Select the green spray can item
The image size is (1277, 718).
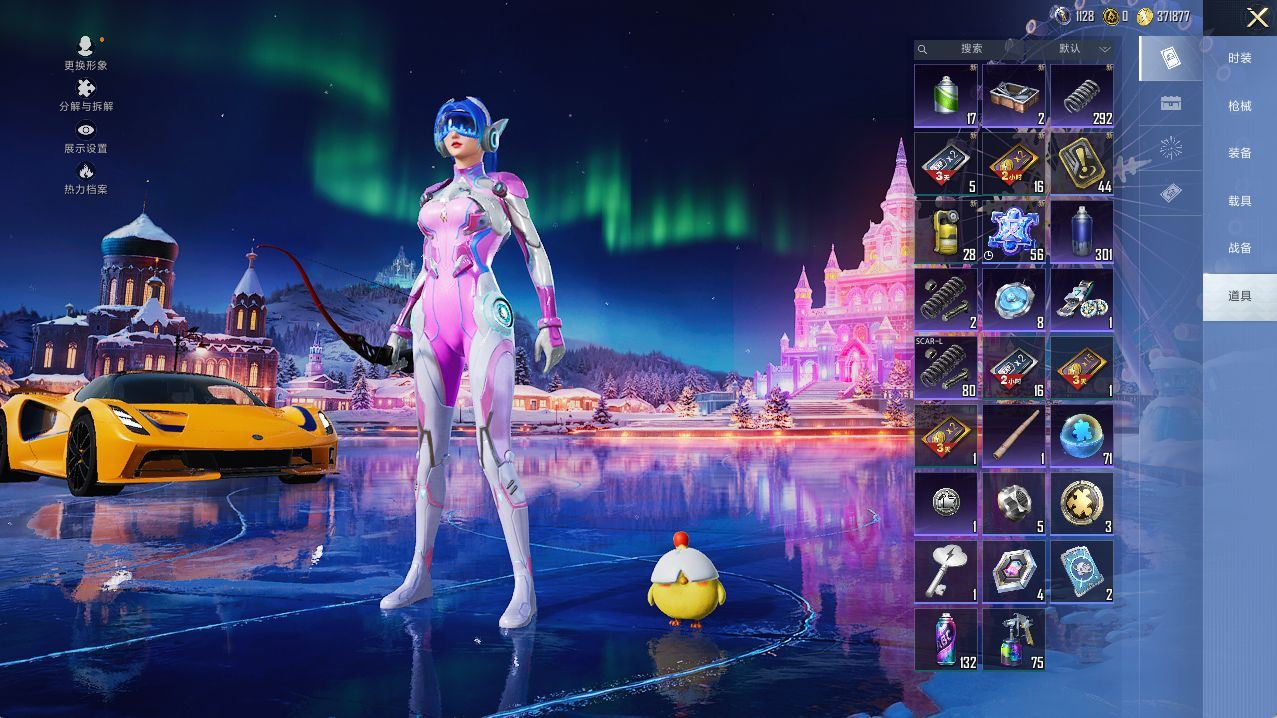pos(946,96)
